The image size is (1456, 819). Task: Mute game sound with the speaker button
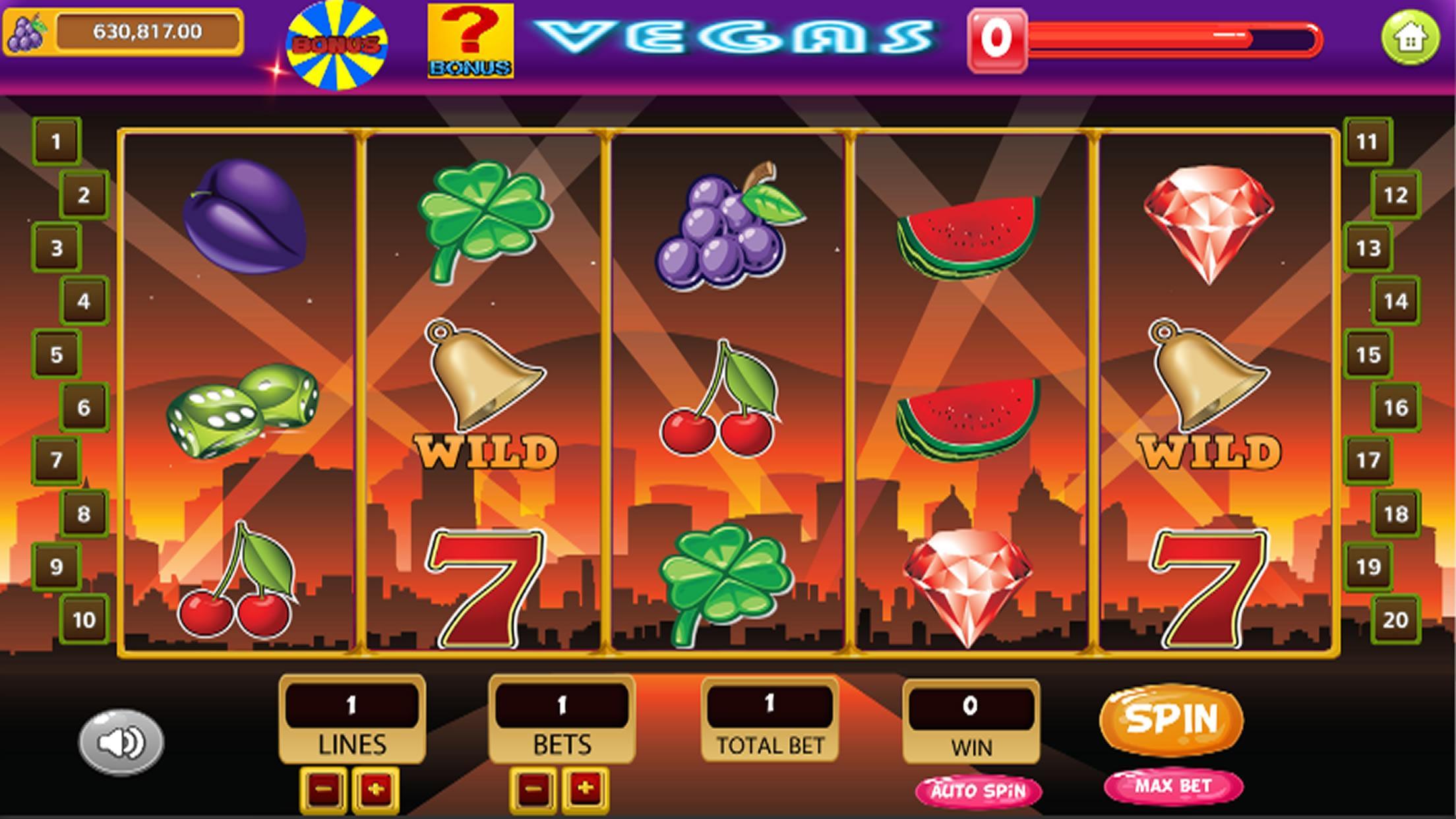(121, 741)
